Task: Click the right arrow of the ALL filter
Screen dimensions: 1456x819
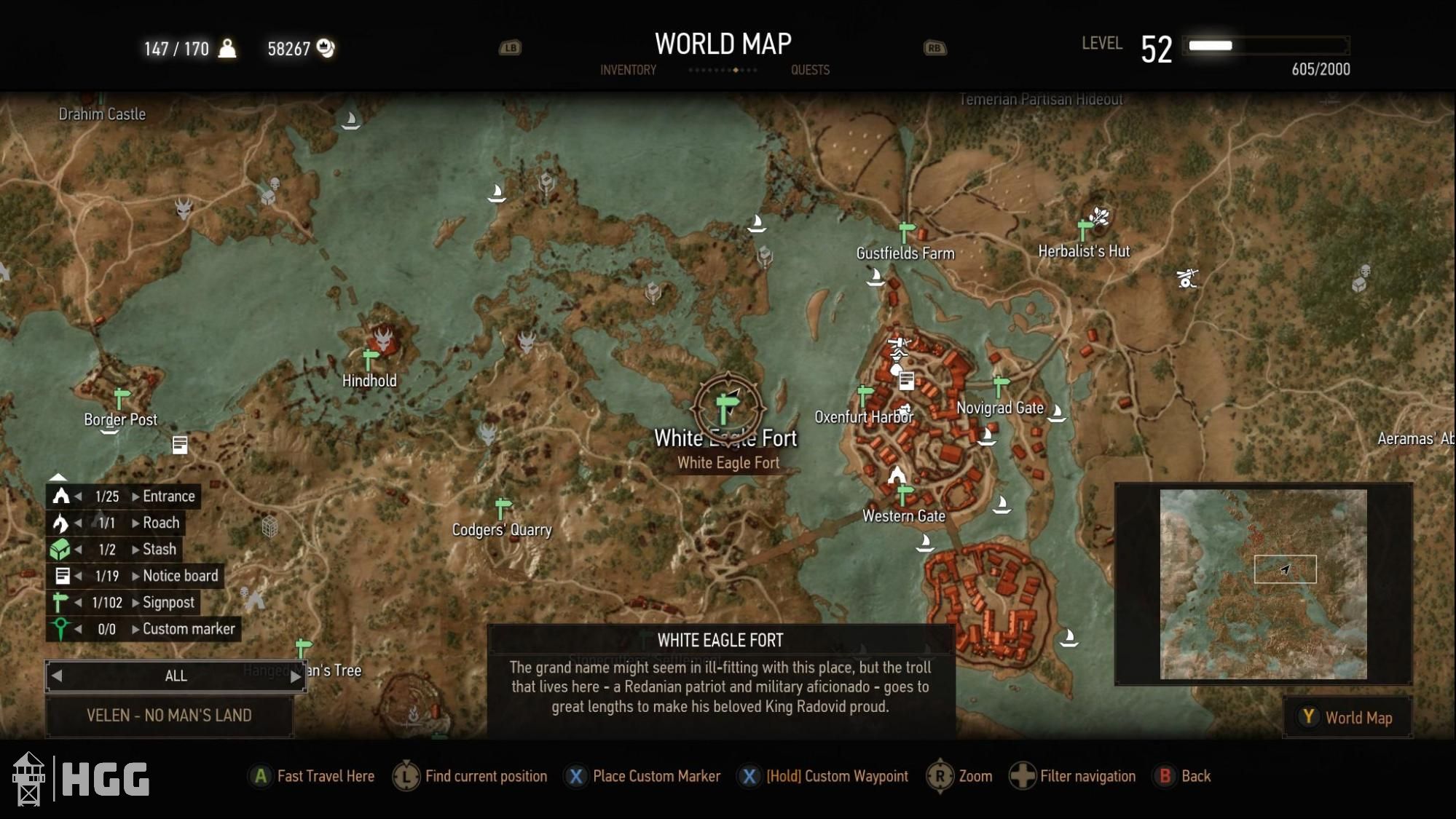Action: coord(296,676)
